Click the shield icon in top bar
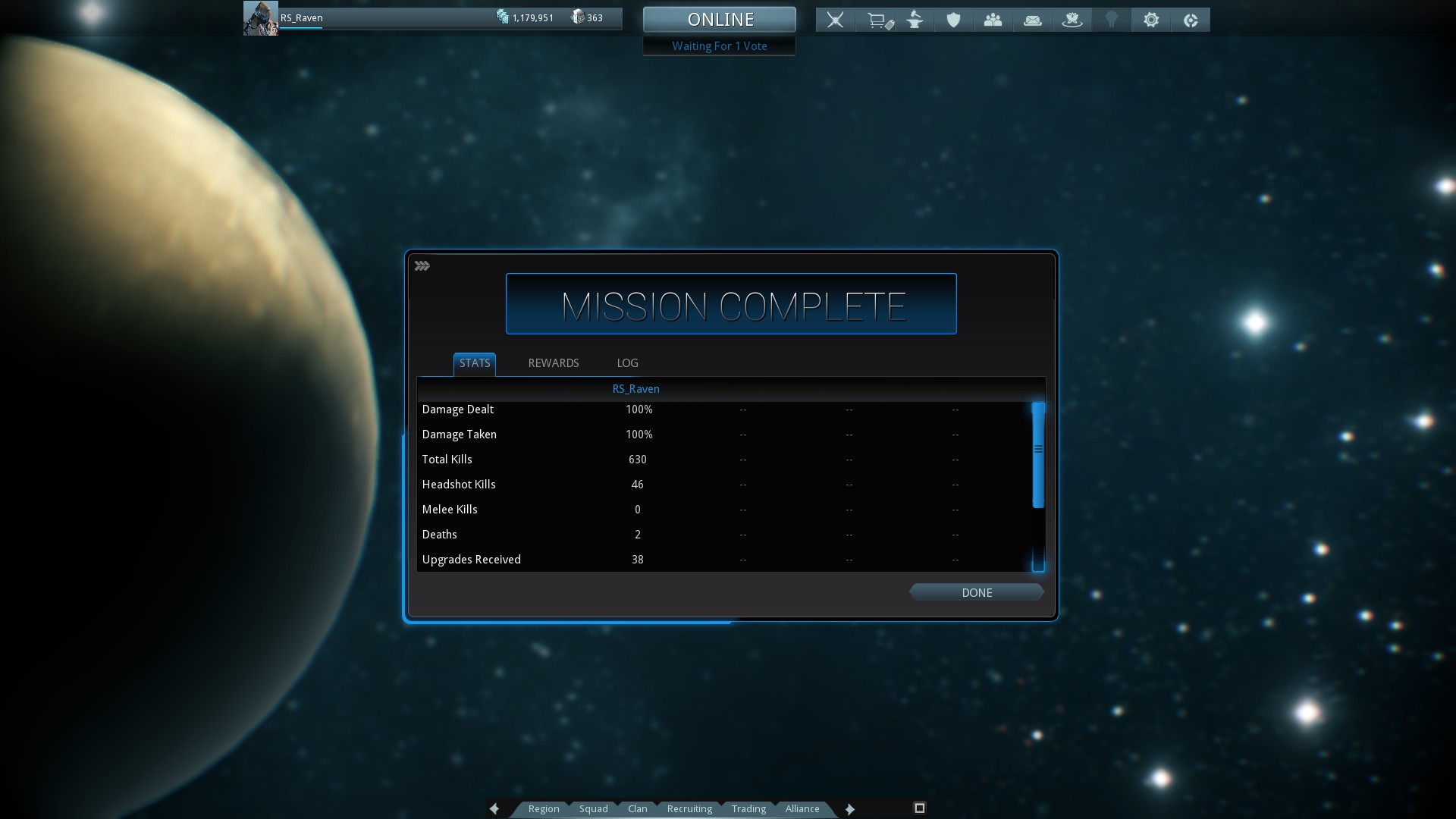Screen dimensions: 1456x819 point(953,20)
